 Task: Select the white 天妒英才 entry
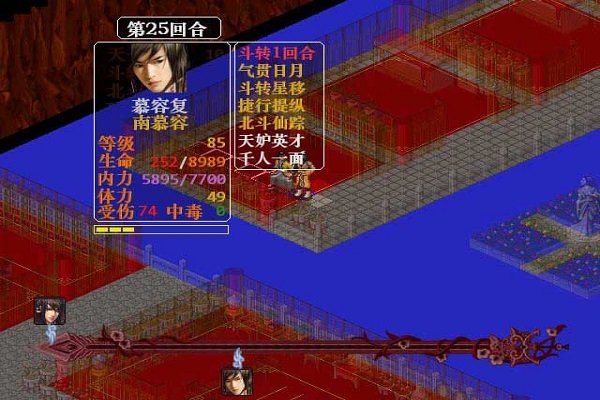click(x=270, y=141)
